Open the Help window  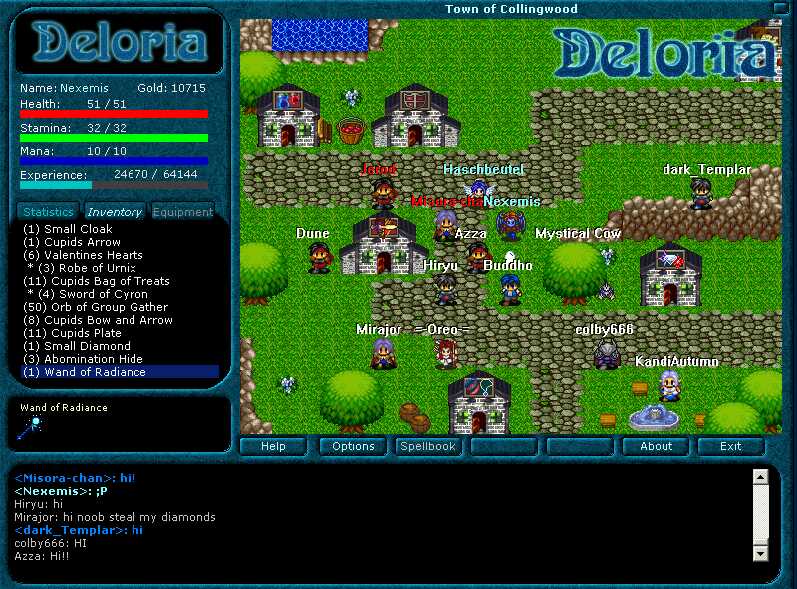[273, 446]
